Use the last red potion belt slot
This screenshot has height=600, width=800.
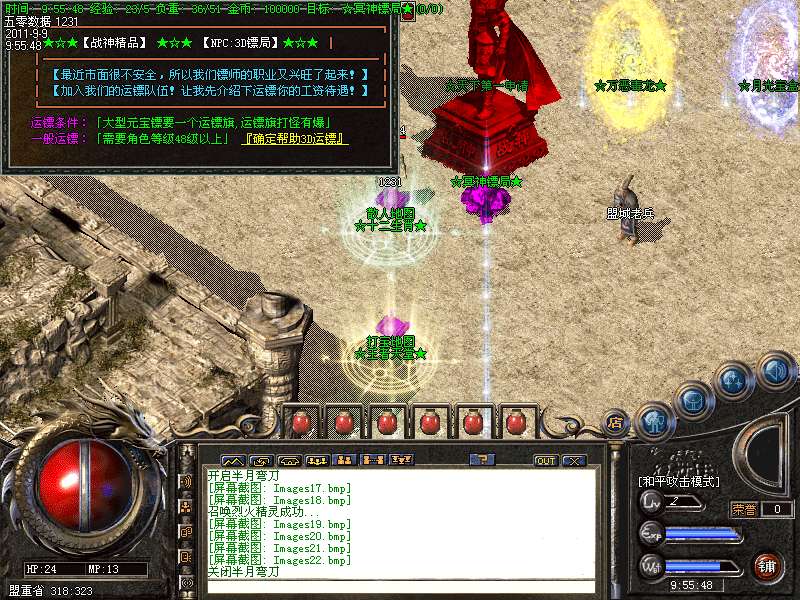516,422
